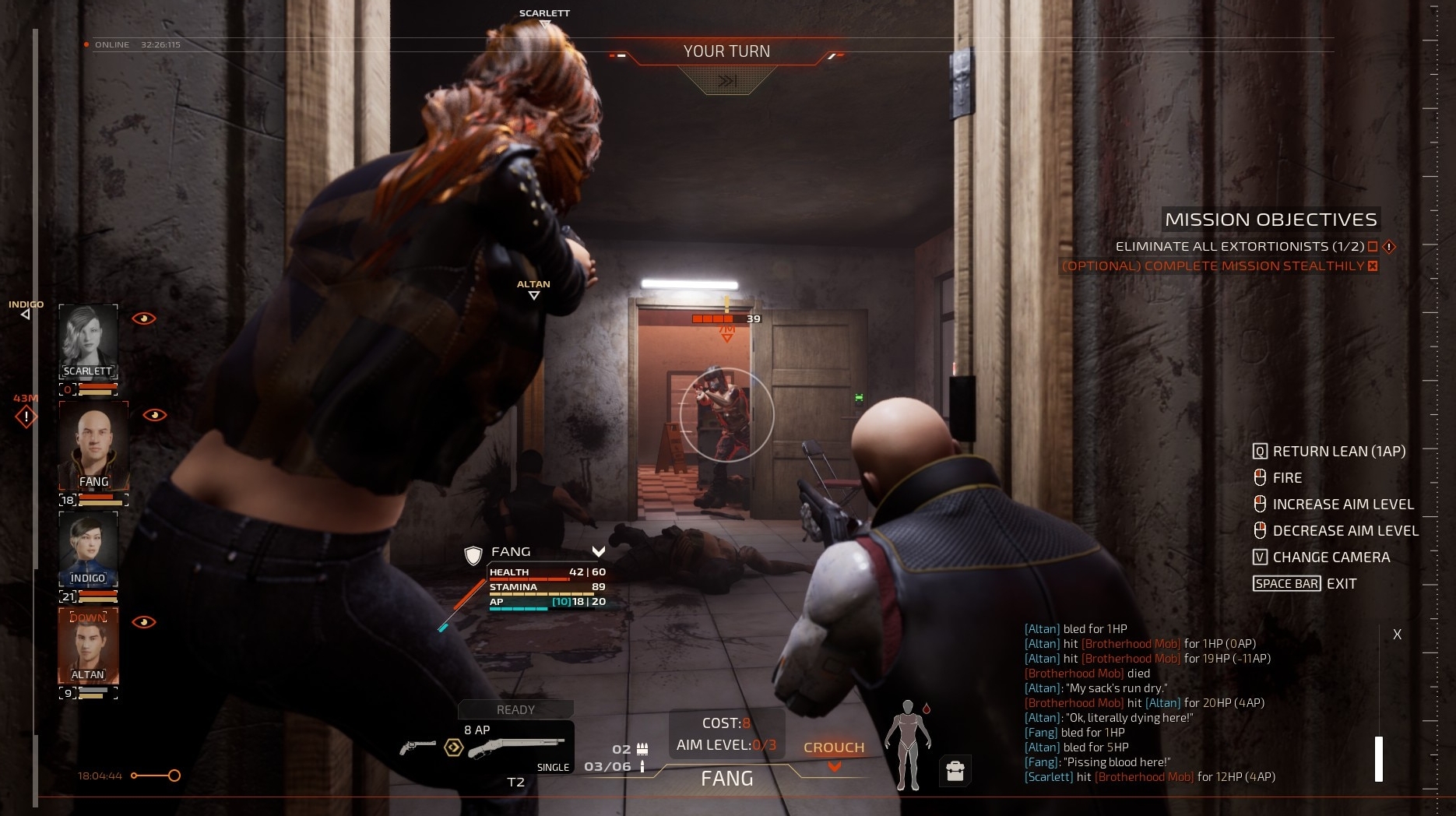
Task: Select the downed Altan portrait
Action: (x=88, y=645)
